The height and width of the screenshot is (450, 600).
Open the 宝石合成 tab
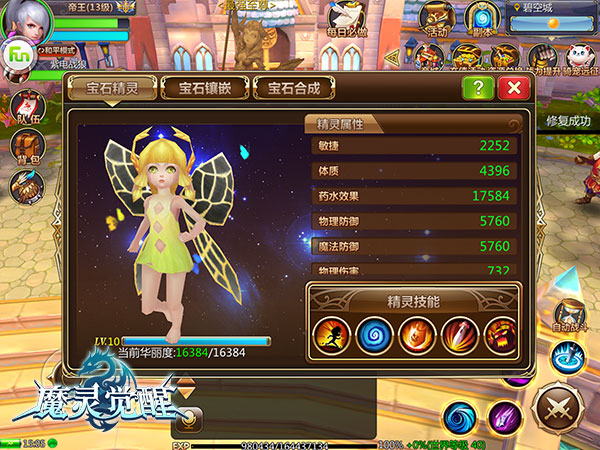tap(294, 88)
